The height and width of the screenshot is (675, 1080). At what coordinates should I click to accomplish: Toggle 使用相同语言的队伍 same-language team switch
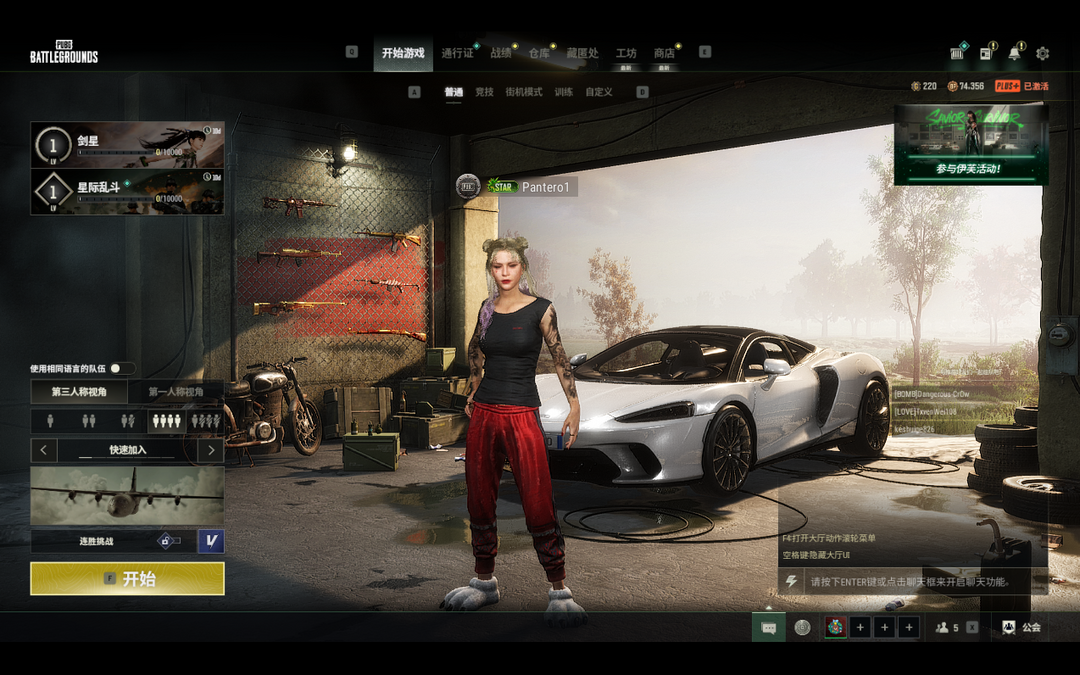coord(122,369)
